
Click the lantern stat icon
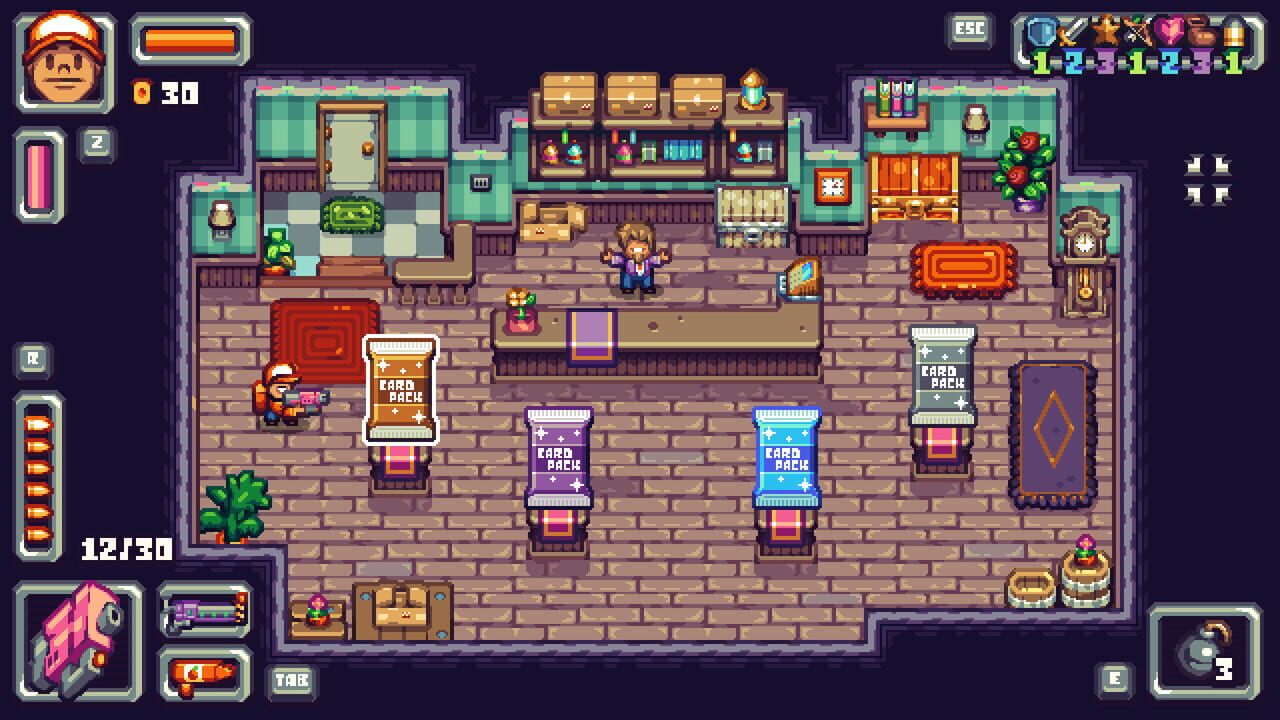(1233, 30)
